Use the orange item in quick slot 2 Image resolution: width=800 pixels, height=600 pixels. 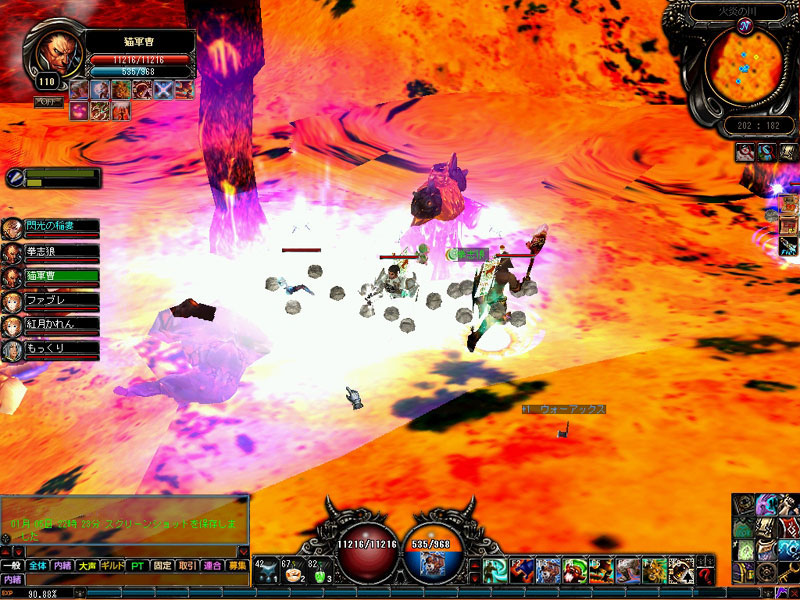pos(292,573)
